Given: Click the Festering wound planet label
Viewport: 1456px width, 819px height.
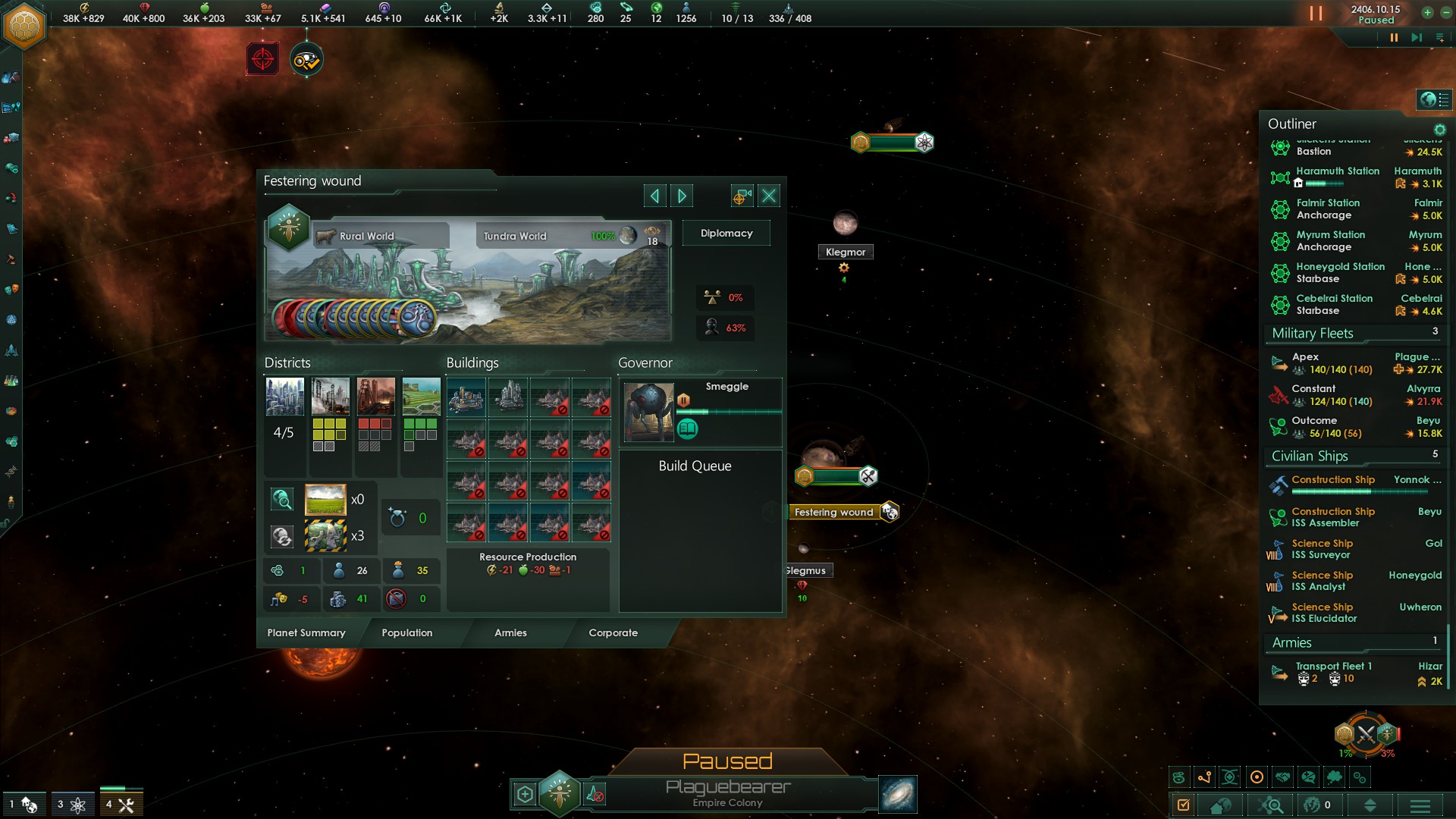Looking at the screenshot, I should coord(834,513).
